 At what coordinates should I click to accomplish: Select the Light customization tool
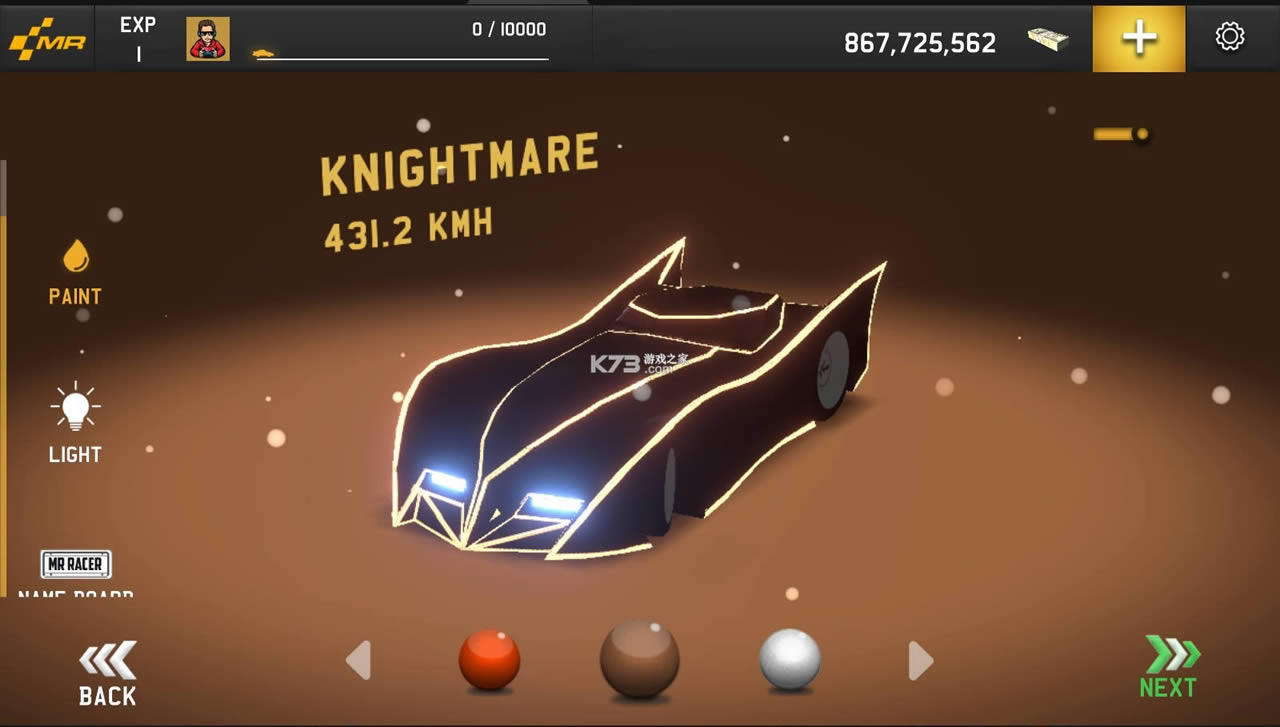pyautogui.click(x=74, y=420)
